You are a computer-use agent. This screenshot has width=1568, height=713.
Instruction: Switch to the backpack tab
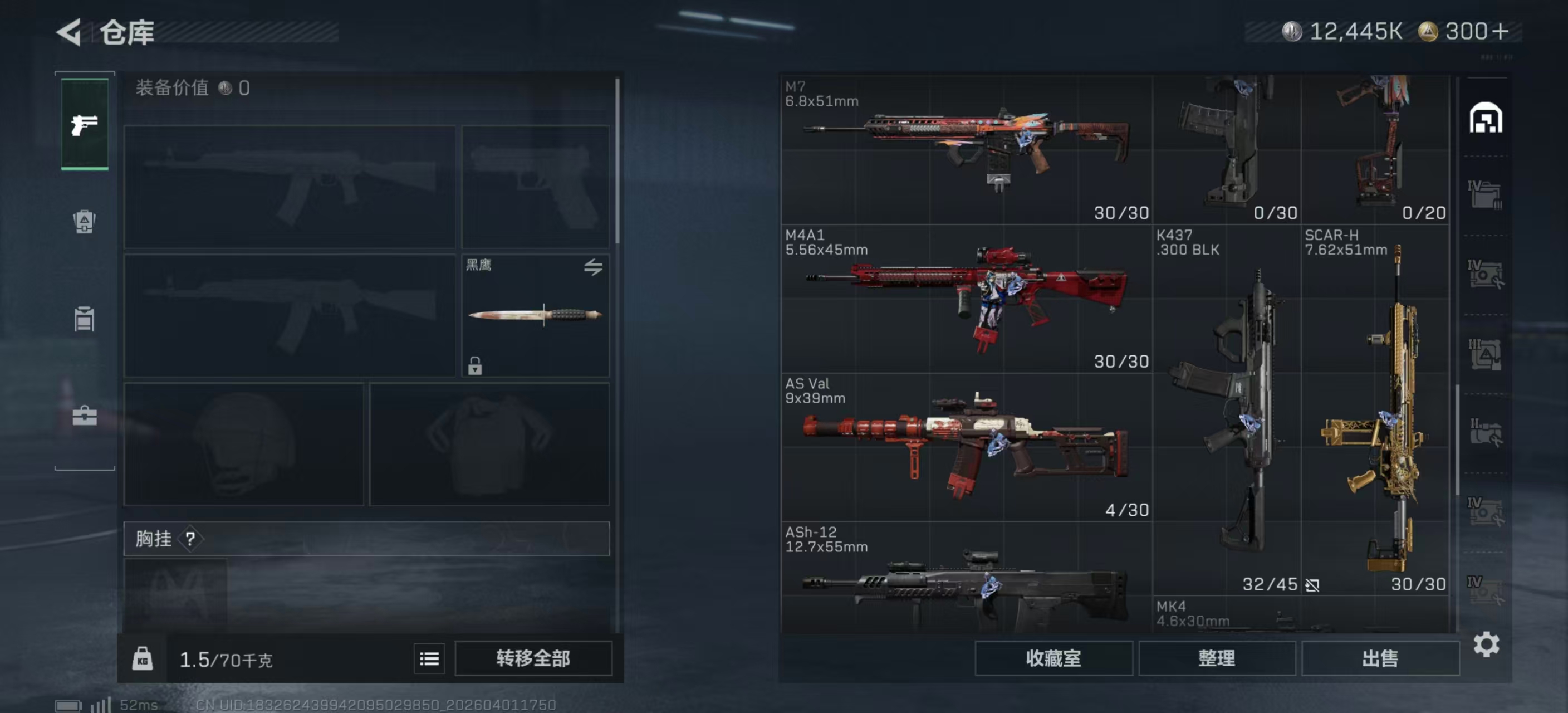(85, 221)
